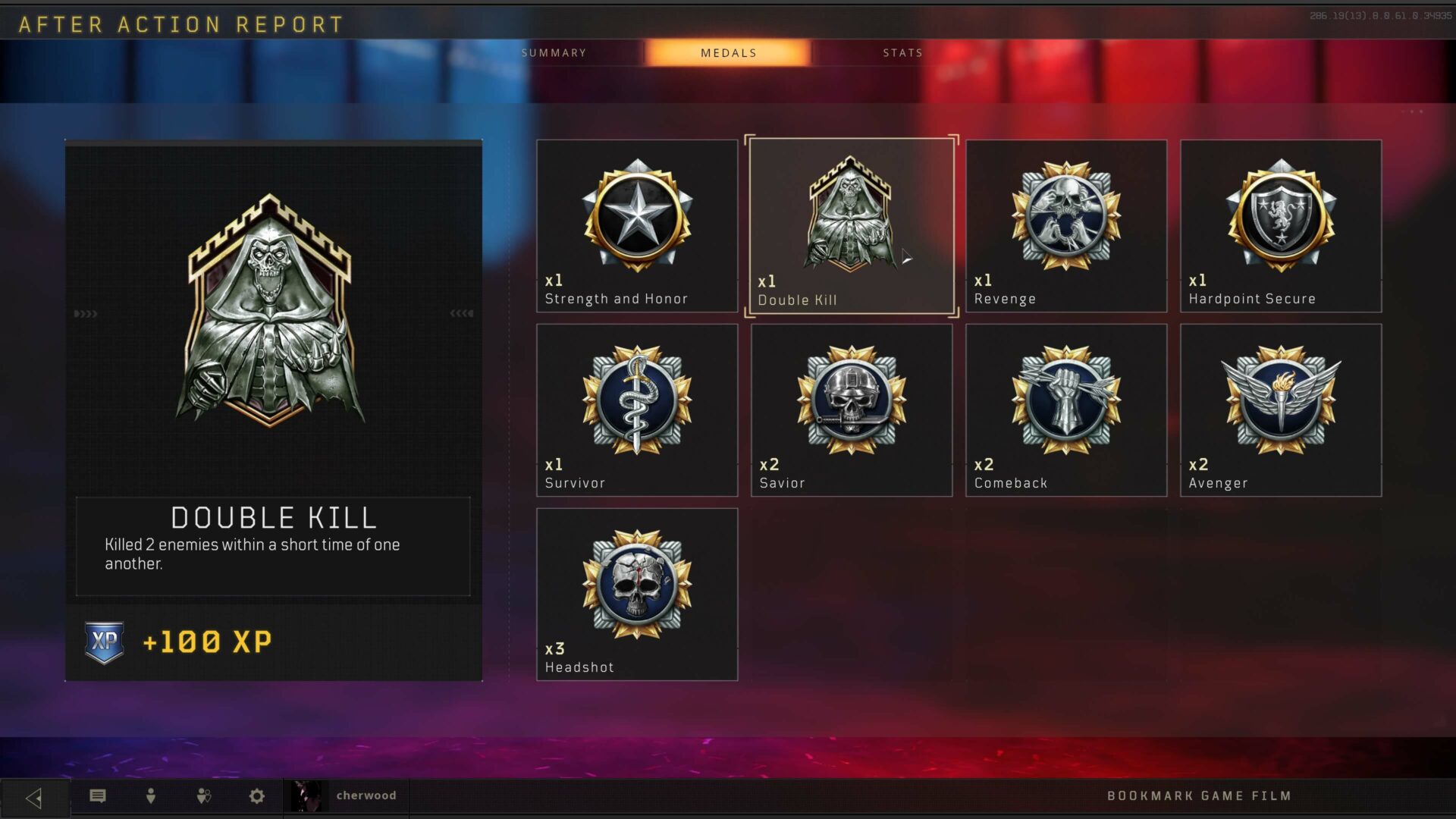Go back using the arrow button
Image resolution: width=1456 pixels, height=819 pixels.
pyautogui.click(x=34, y=797)
